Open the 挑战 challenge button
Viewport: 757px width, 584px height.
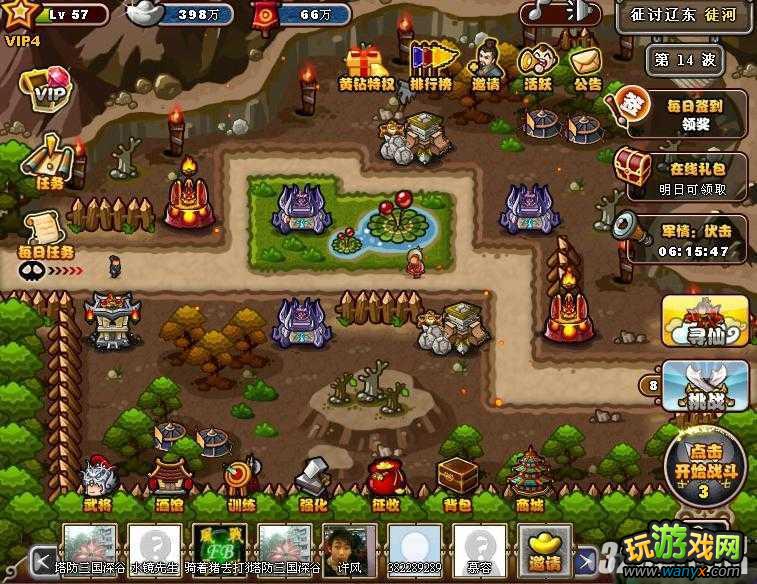[x=706, y=385]
